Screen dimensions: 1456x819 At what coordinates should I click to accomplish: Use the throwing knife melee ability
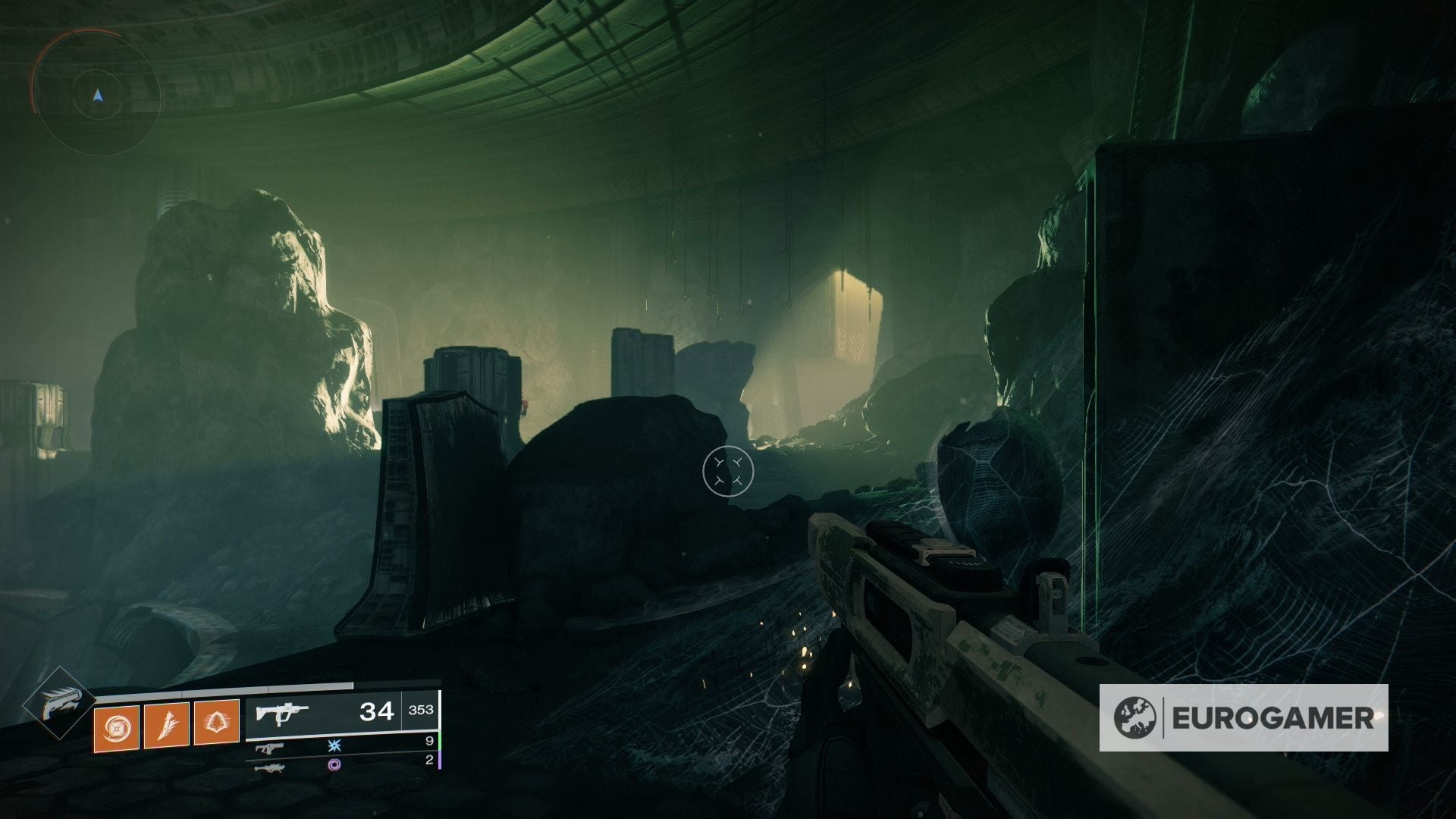(x=166, y=725)
